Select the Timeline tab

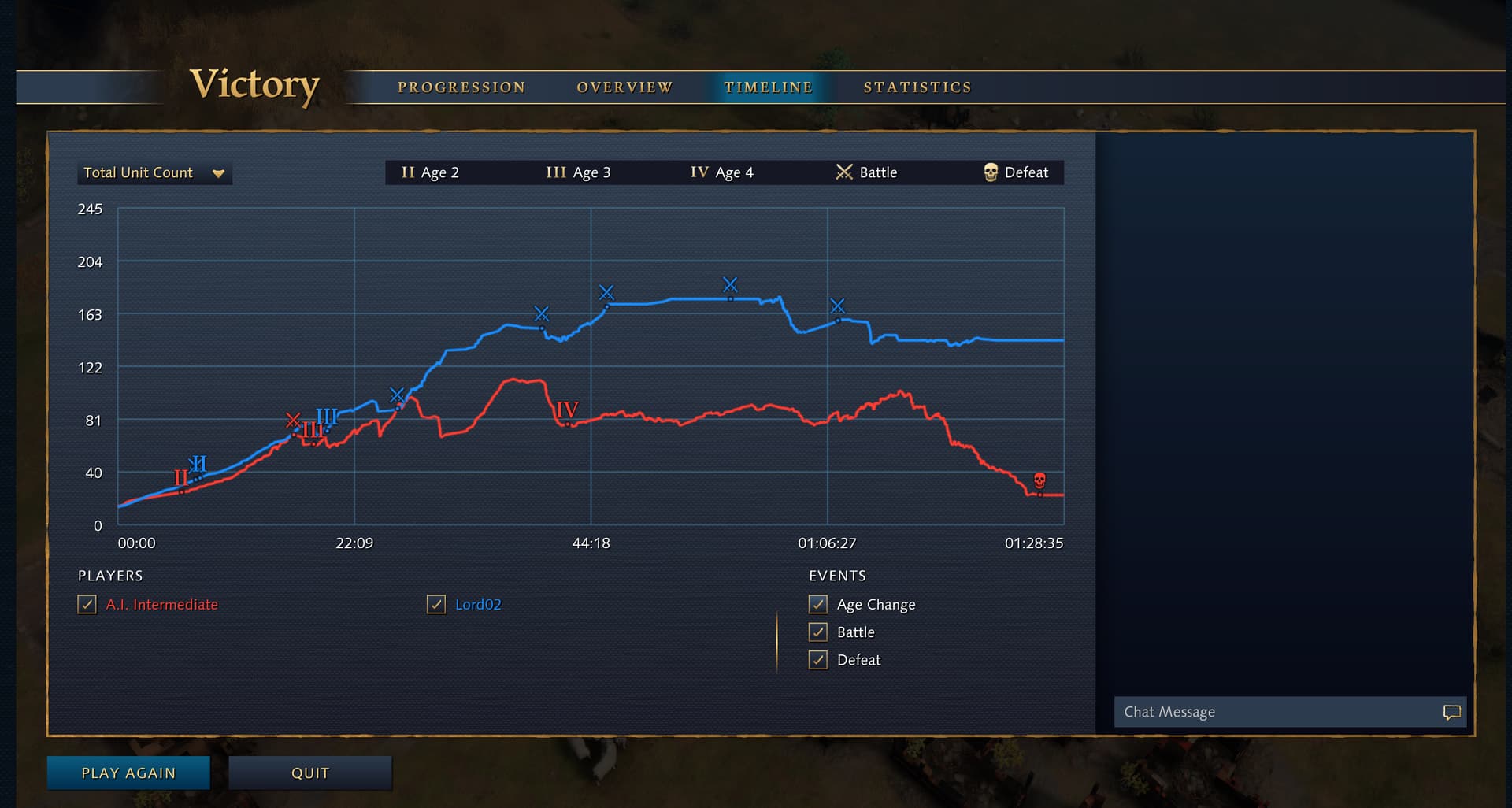point(768,87)
